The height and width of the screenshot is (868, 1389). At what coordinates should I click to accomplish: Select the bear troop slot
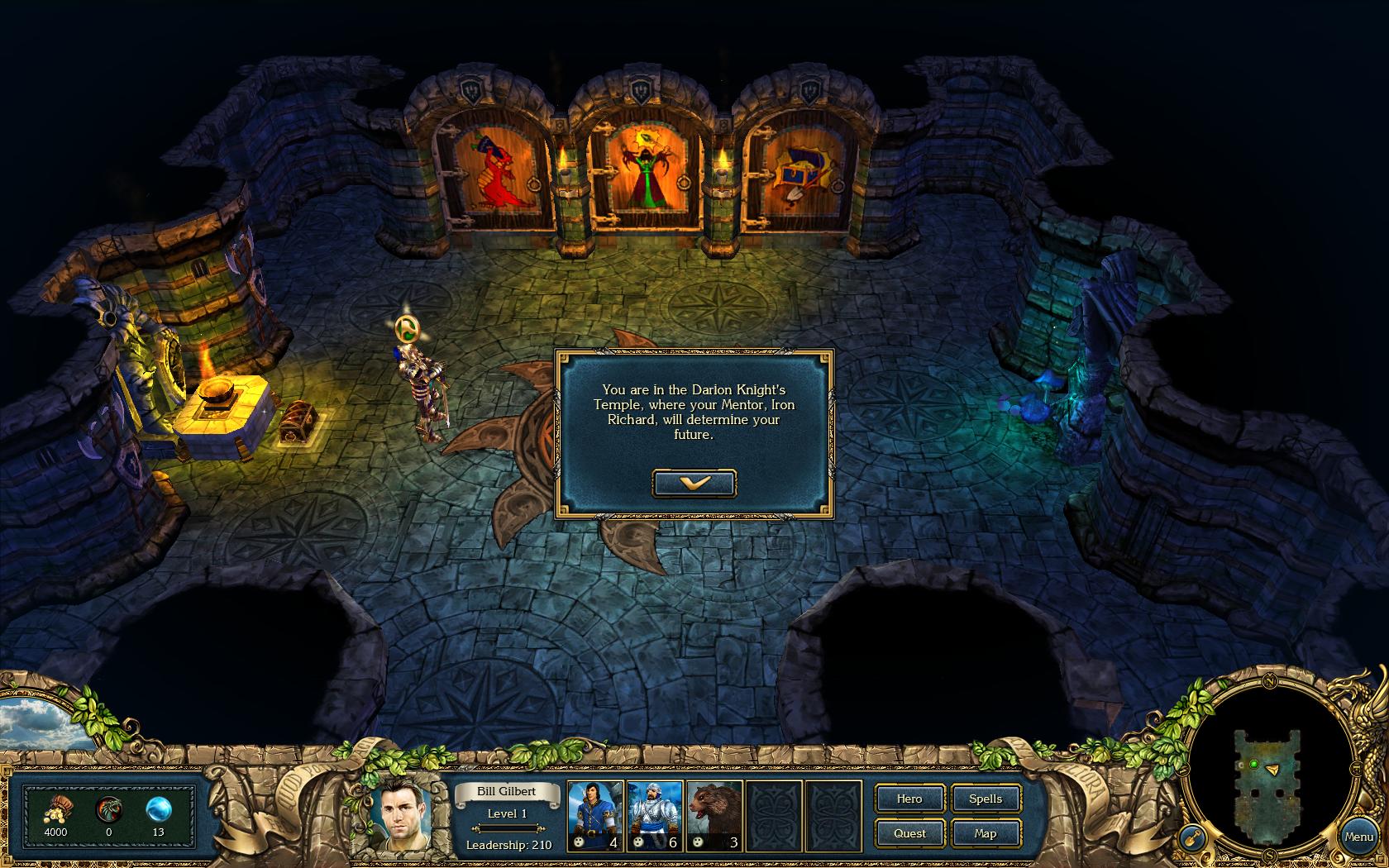714,816
